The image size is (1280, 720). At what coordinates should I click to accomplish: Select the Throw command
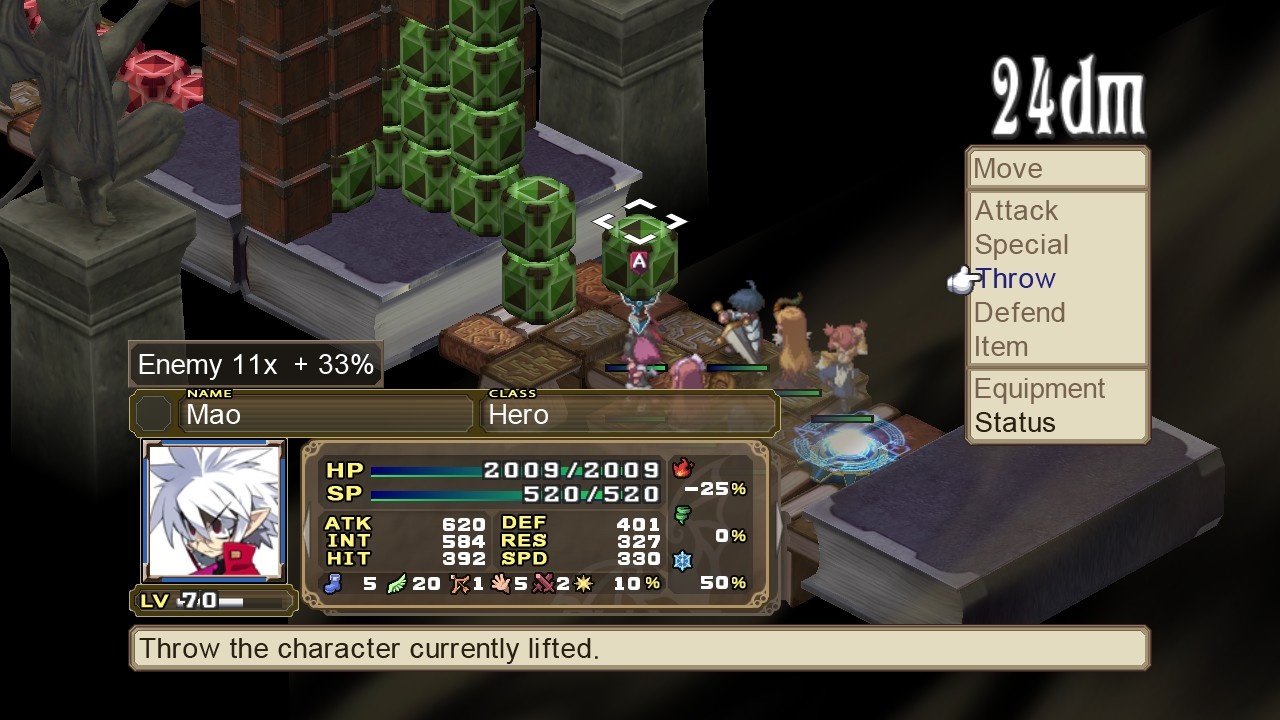click(x=1014, y=278)
